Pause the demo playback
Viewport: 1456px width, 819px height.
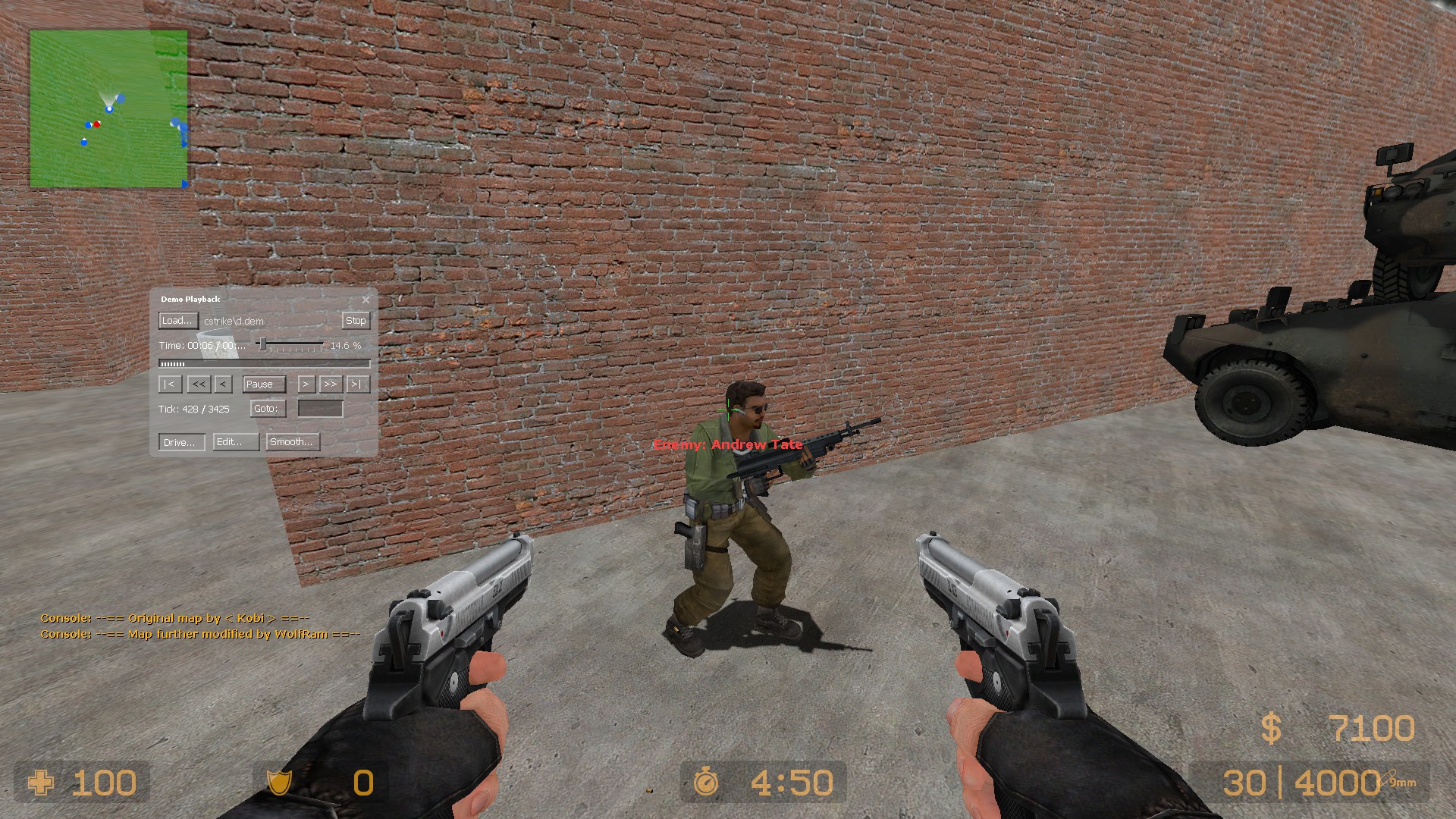click(264, 384)
